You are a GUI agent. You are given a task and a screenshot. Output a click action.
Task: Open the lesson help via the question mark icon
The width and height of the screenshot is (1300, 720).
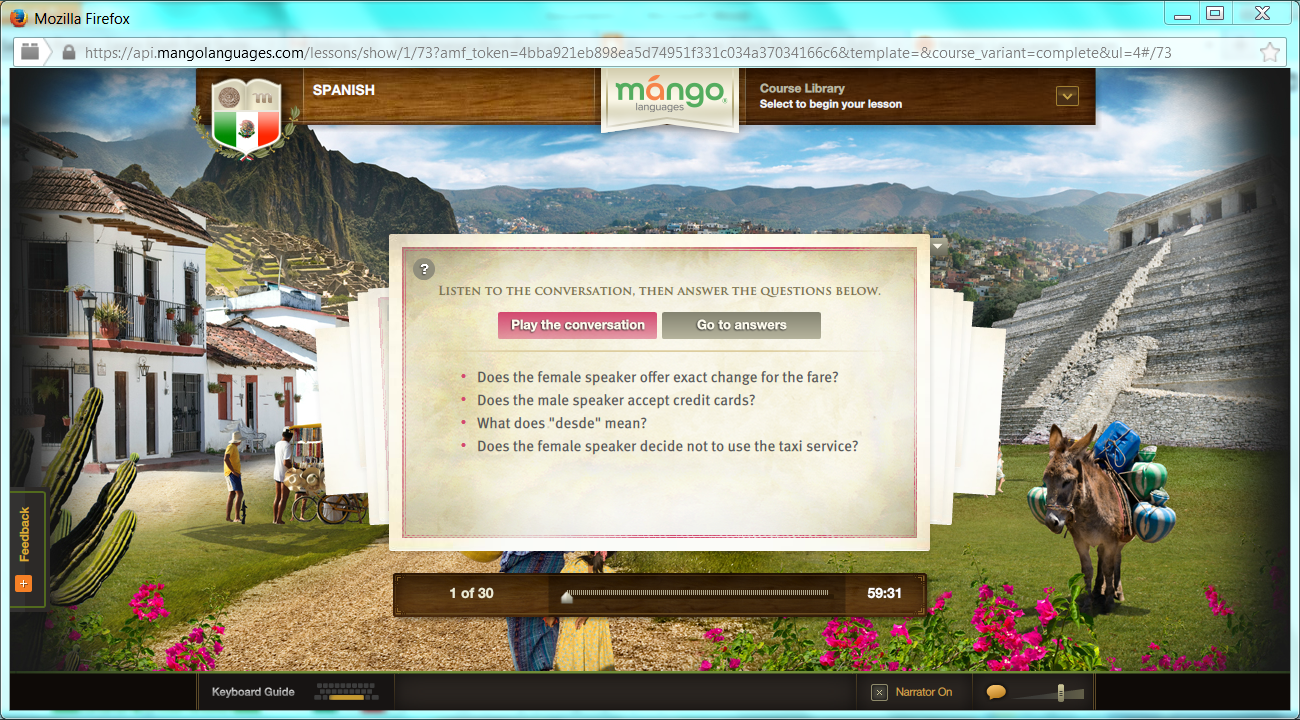[x=422, y=269]
